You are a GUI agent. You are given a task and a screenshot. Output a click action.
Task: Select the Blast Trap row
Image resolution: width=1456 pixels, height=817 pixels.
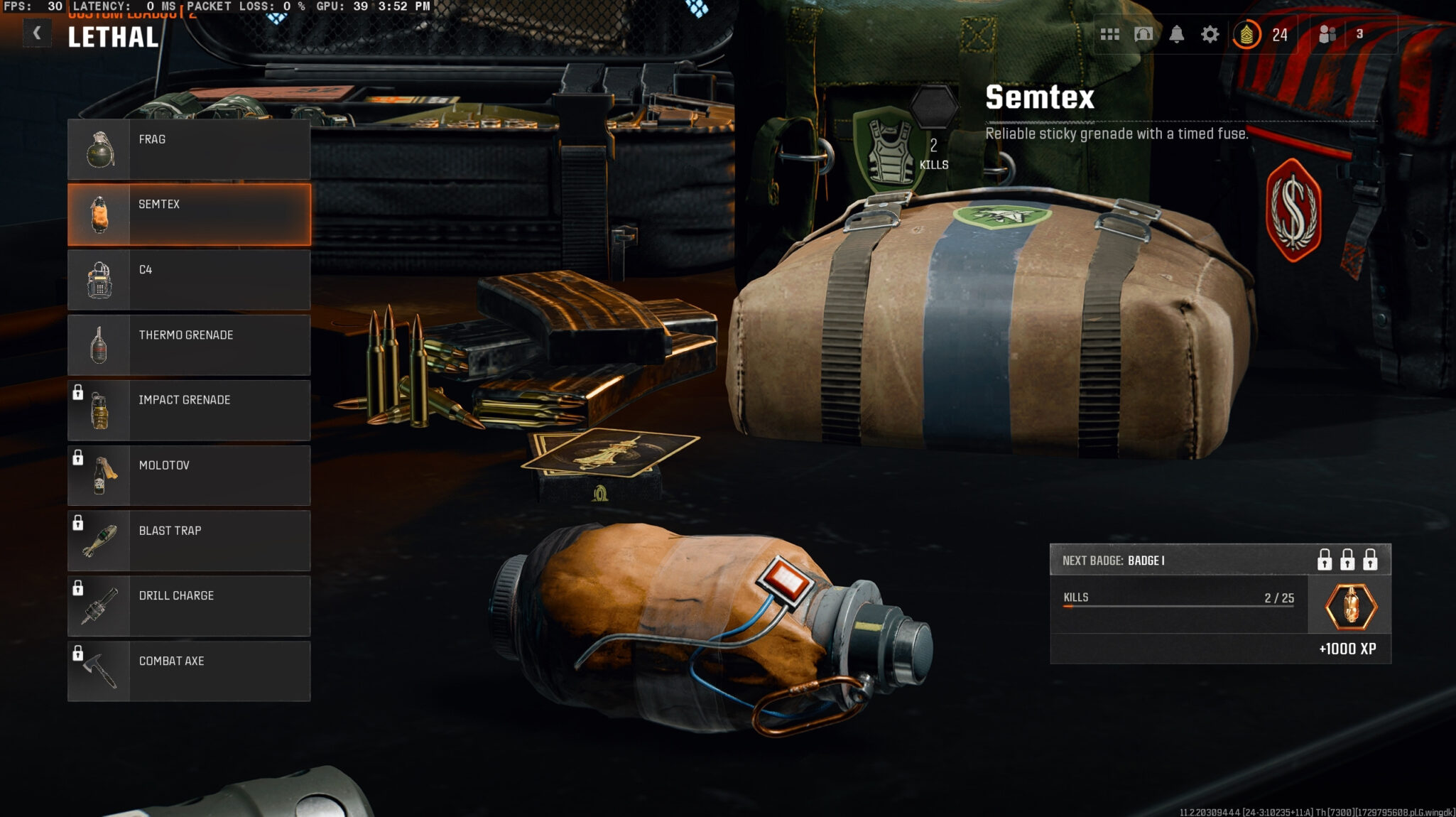click(189, 541)
